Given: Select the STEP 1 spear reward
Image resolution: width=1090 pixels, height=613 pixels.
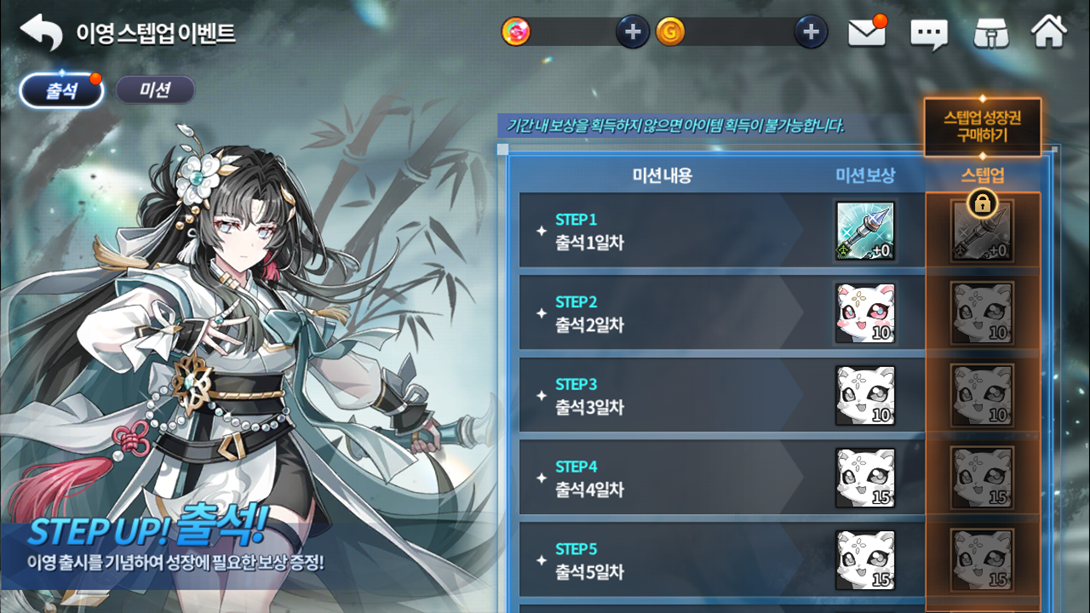Looking at the screenshot, I should 865,231.
